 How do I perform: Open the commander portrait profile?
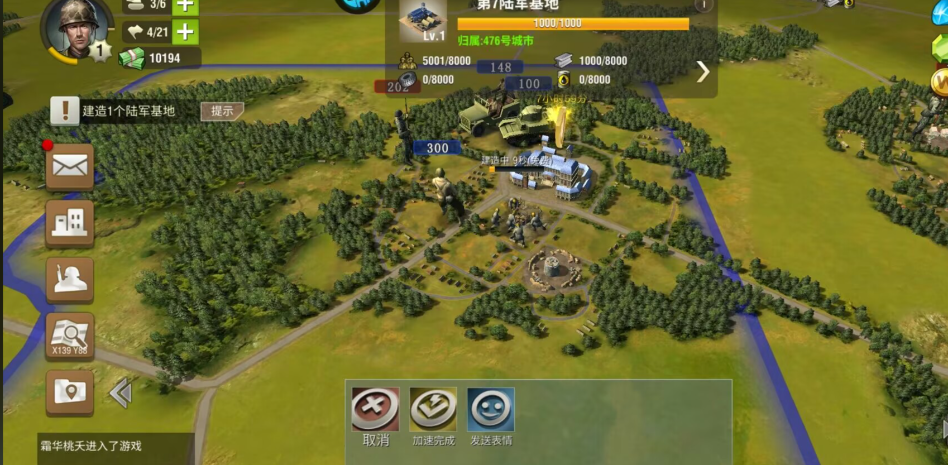tap(77, 28)
